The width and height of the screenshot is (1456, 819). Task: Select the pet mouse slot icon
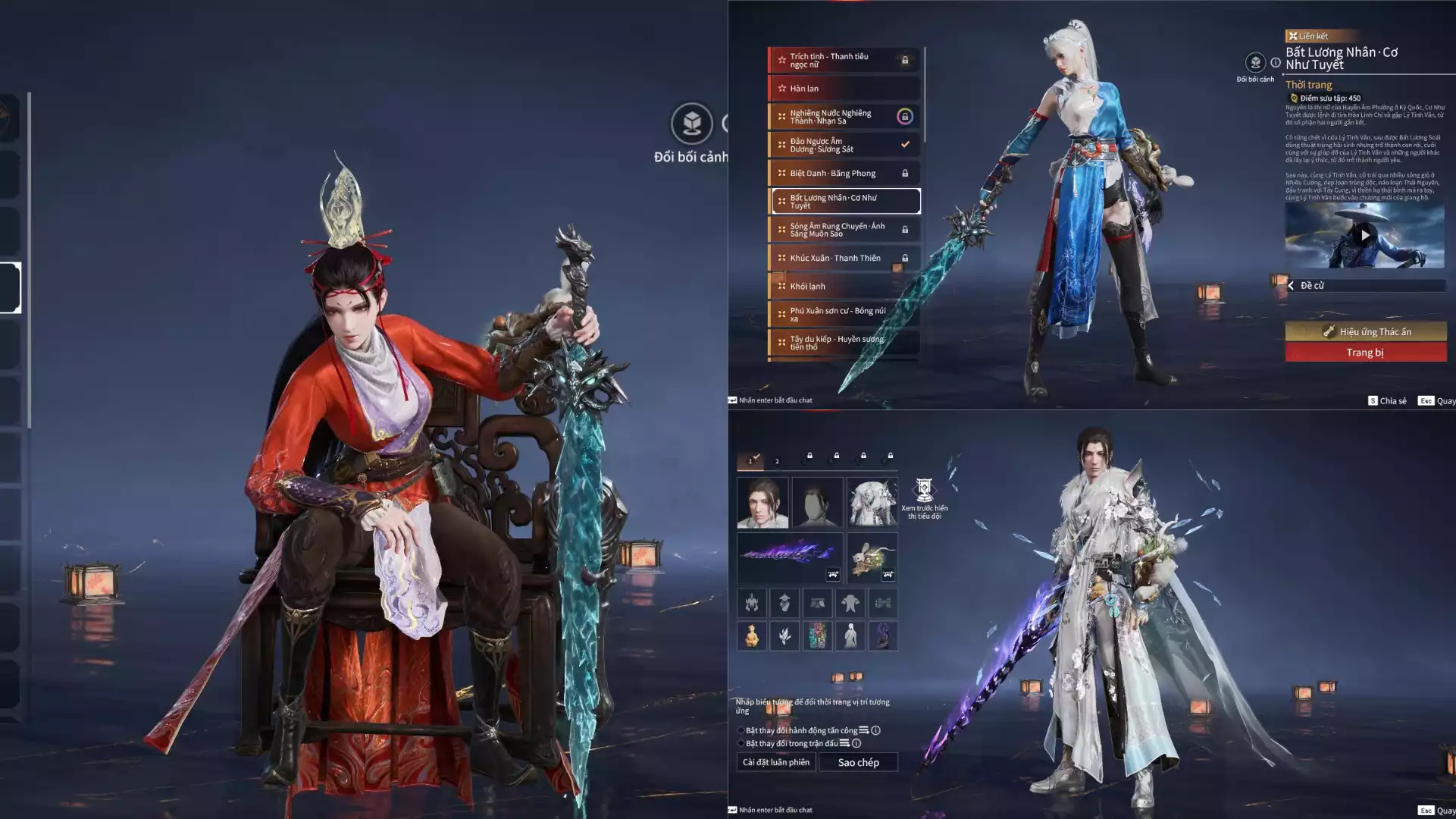point(872,556)
